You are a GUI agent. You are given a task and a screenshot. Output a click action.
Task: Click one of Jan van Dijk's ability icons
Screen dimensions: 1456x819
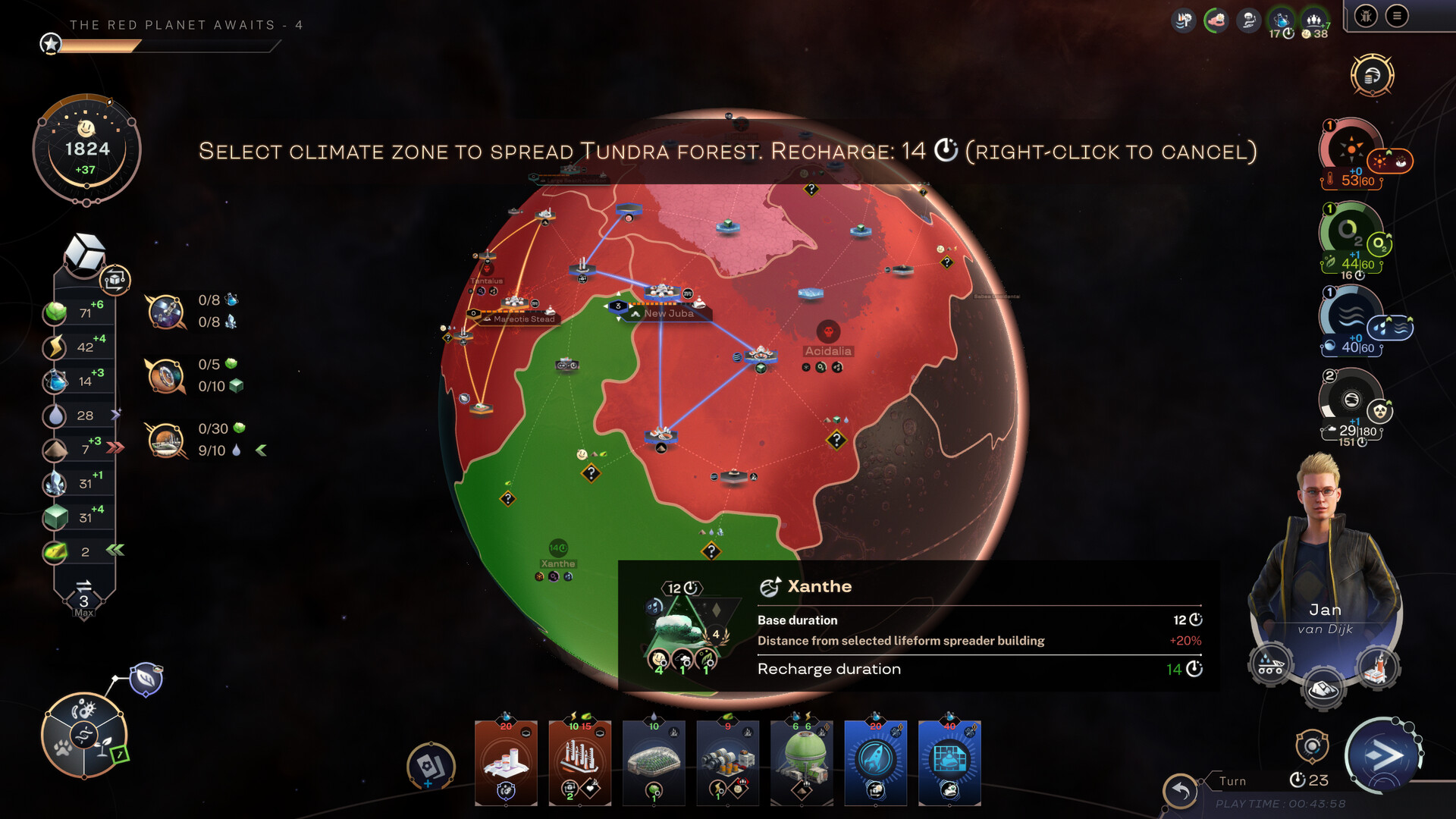pyautogui.click(x=1270, y=664)
